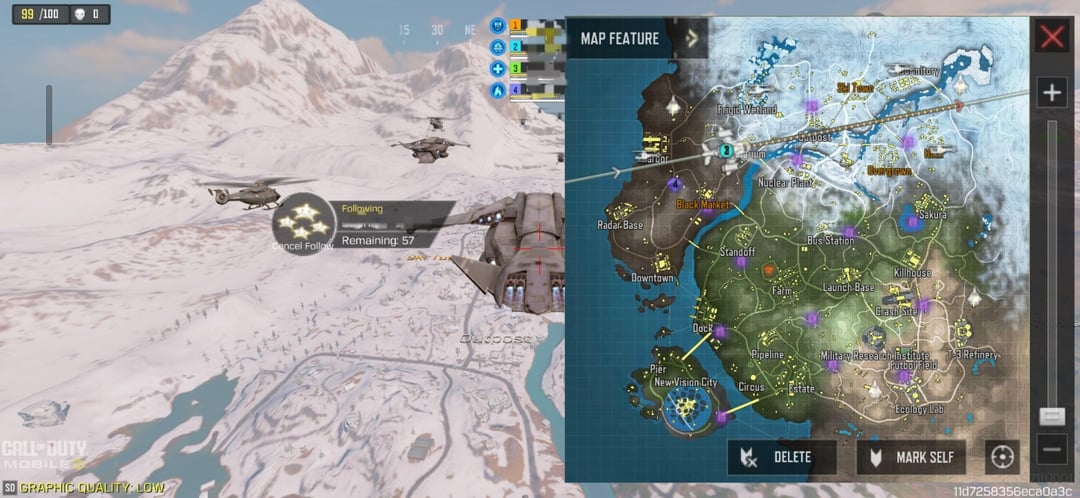The width and height of the screenshot is (1080, 498).
Task: Delete the map marker
Action: (x=781, y=457)
